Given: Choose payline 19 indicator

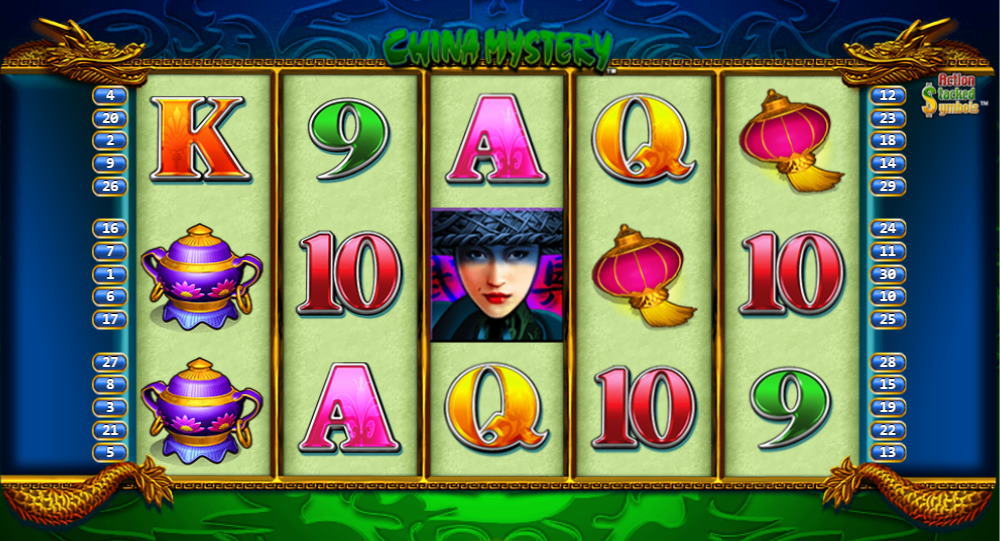Looking at the screenshot, I should point(887,407).
